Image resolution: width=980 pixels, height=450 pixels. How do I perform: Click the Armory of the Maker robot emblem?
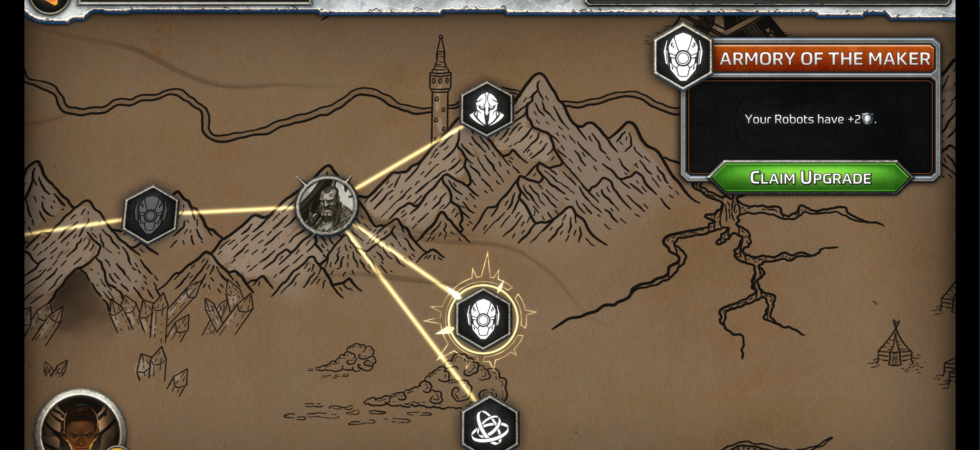pyautogui.click(x=683, y=56)
